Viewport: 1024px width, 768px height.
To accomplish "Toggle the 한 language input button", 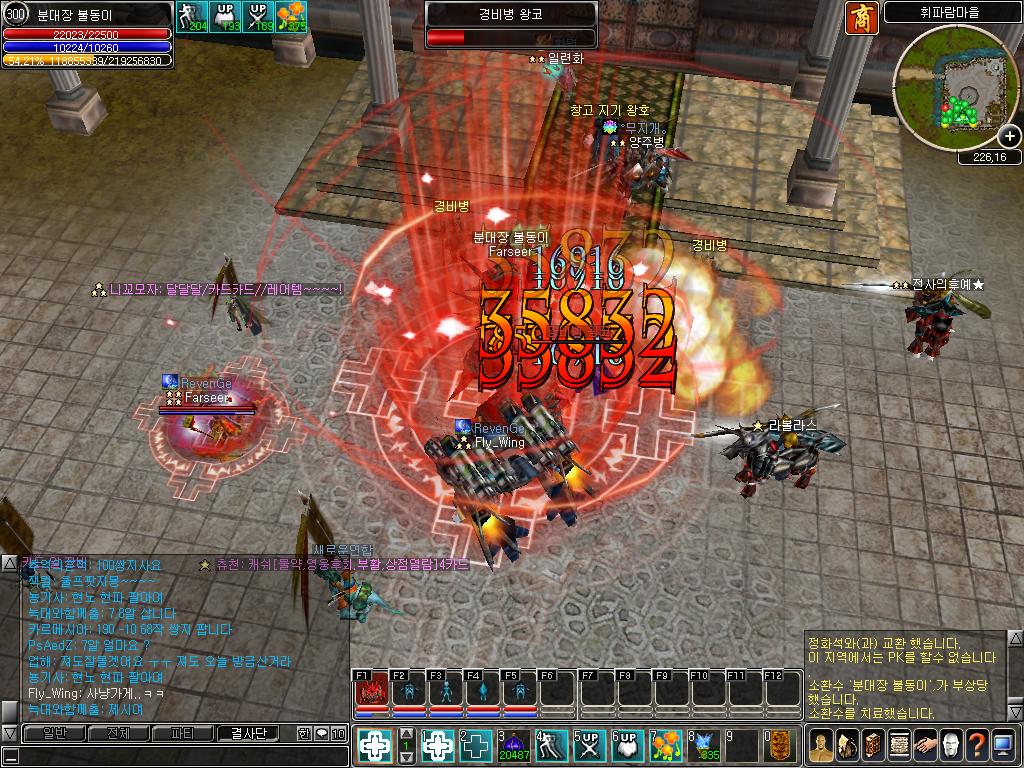I will [304, 733].
